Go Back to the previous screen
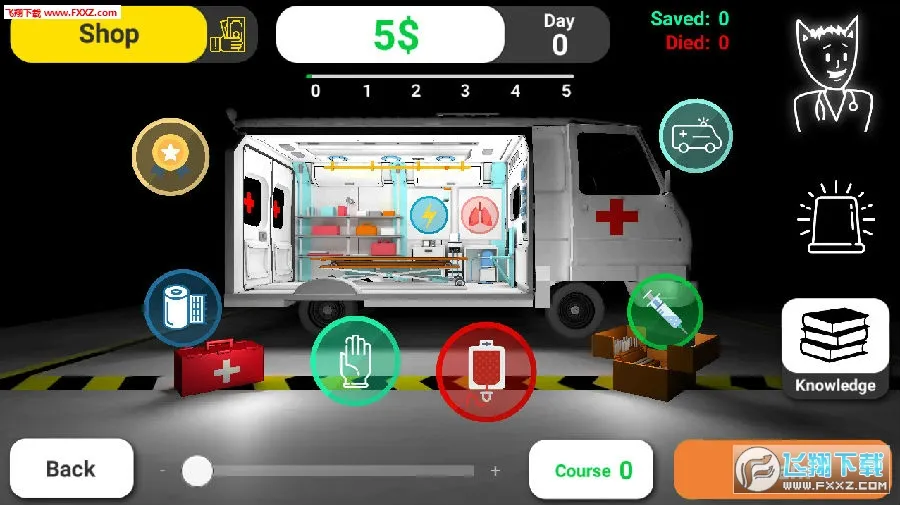900x505 pixels. pos(71,469)
